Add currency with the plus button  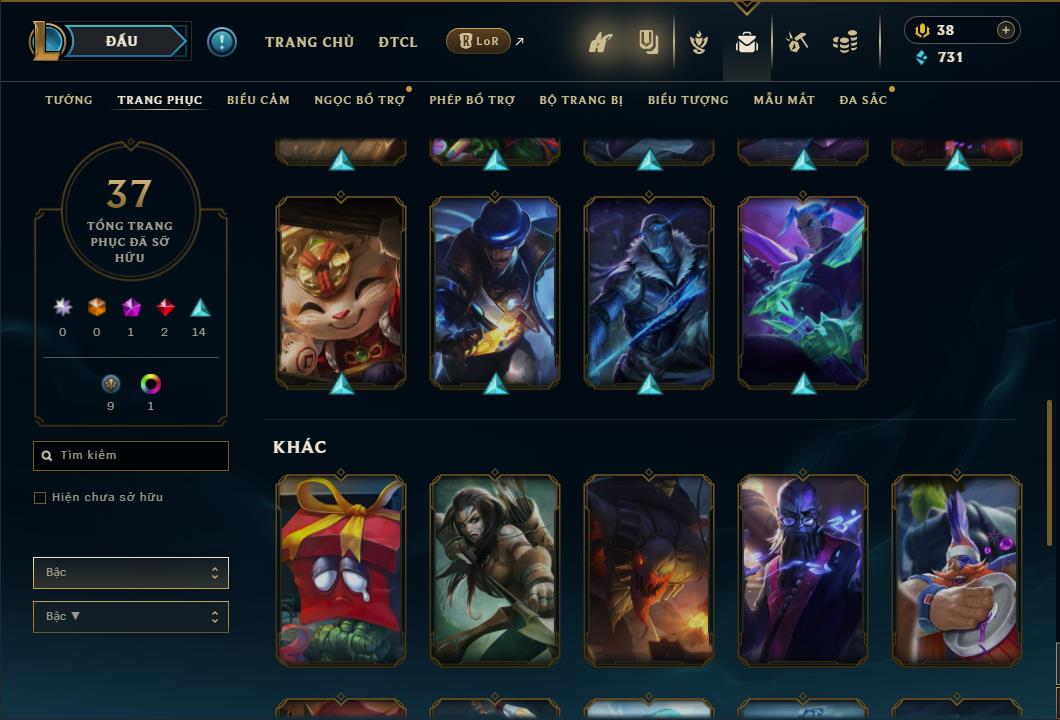click(1006, 30)
